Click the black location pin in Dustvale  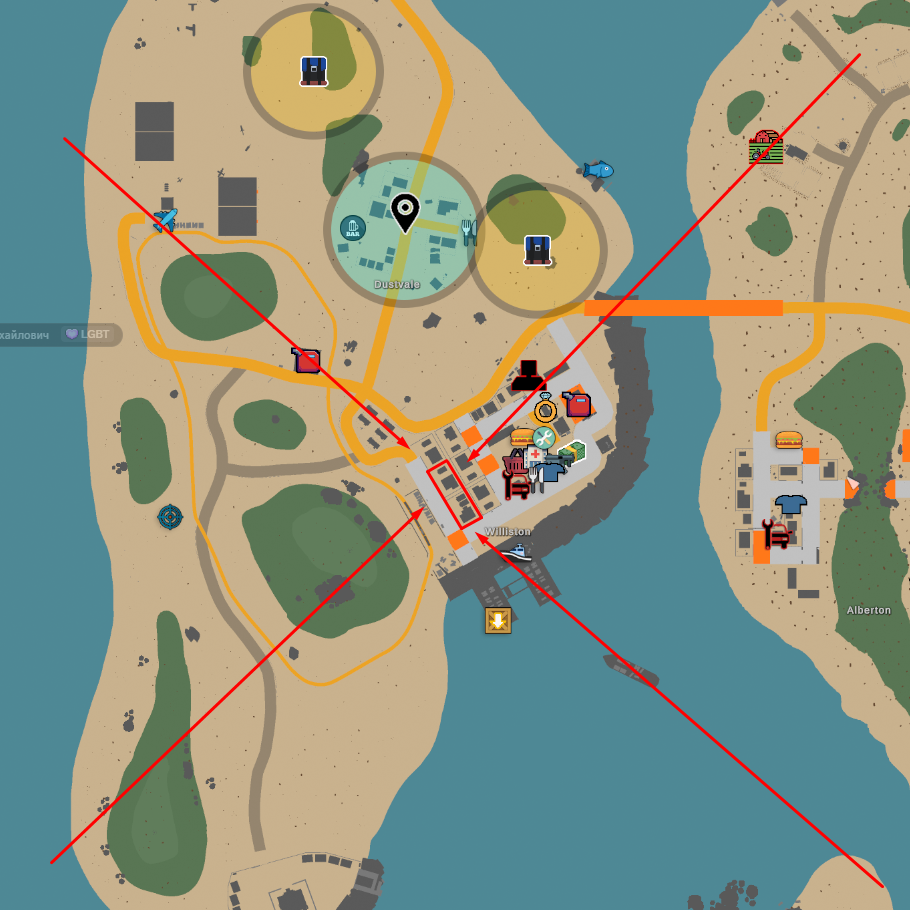tap(404, 212)
